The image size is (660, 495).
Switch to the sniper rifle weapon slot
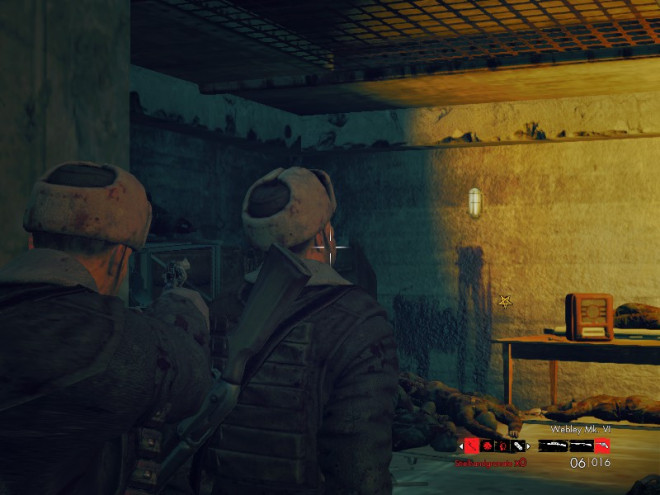pos(554,446)
